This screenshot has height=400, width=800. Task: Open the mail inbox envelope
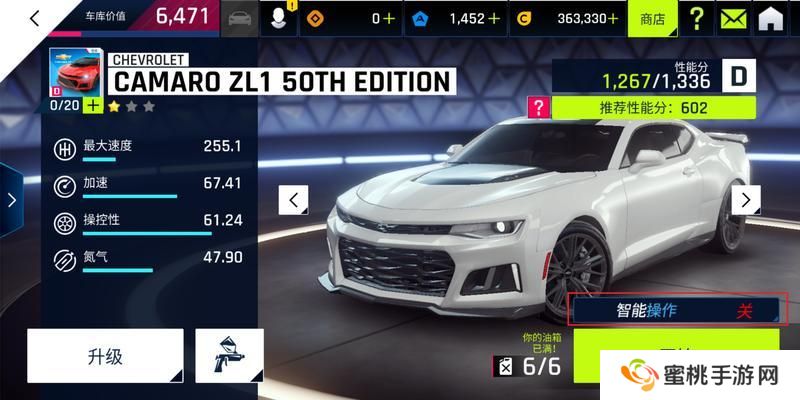pyautogui.click(x=735, y=18)
